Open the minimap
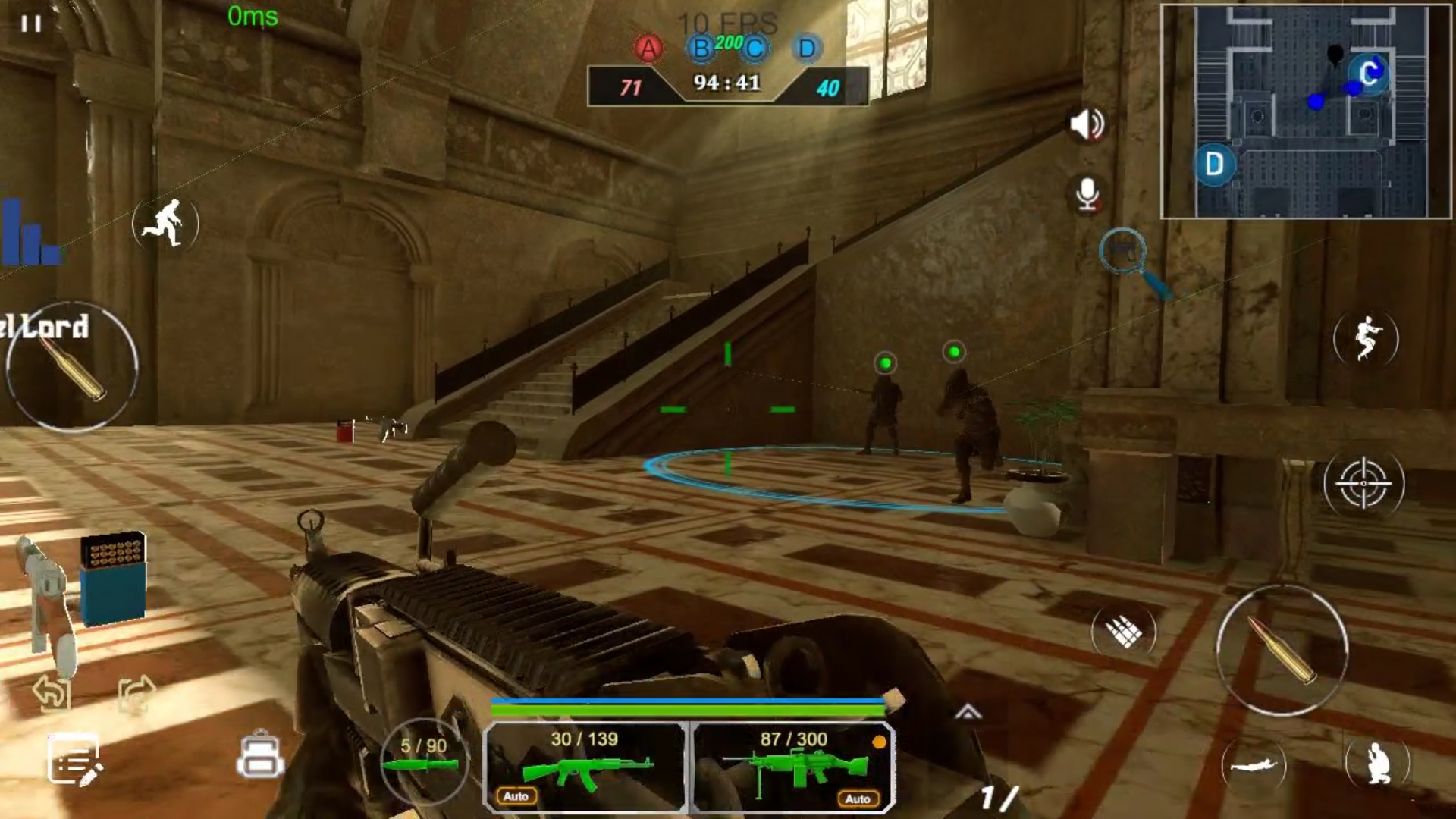Screen dimensions: 1456x819 click(1306, 111)
